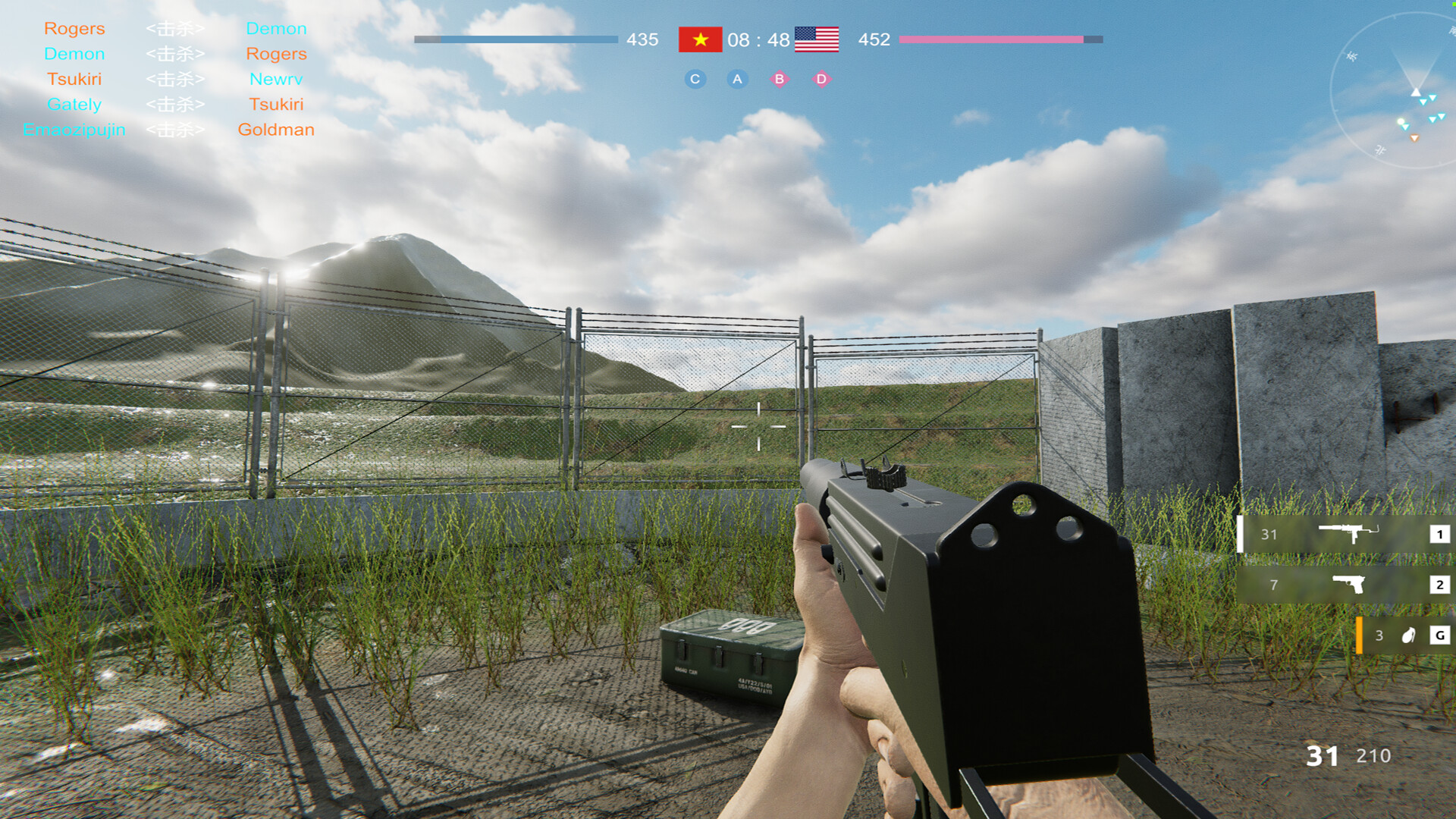Select the pink diamond objective B
The width and height of the screenshot is (1456, 819).
780,78
